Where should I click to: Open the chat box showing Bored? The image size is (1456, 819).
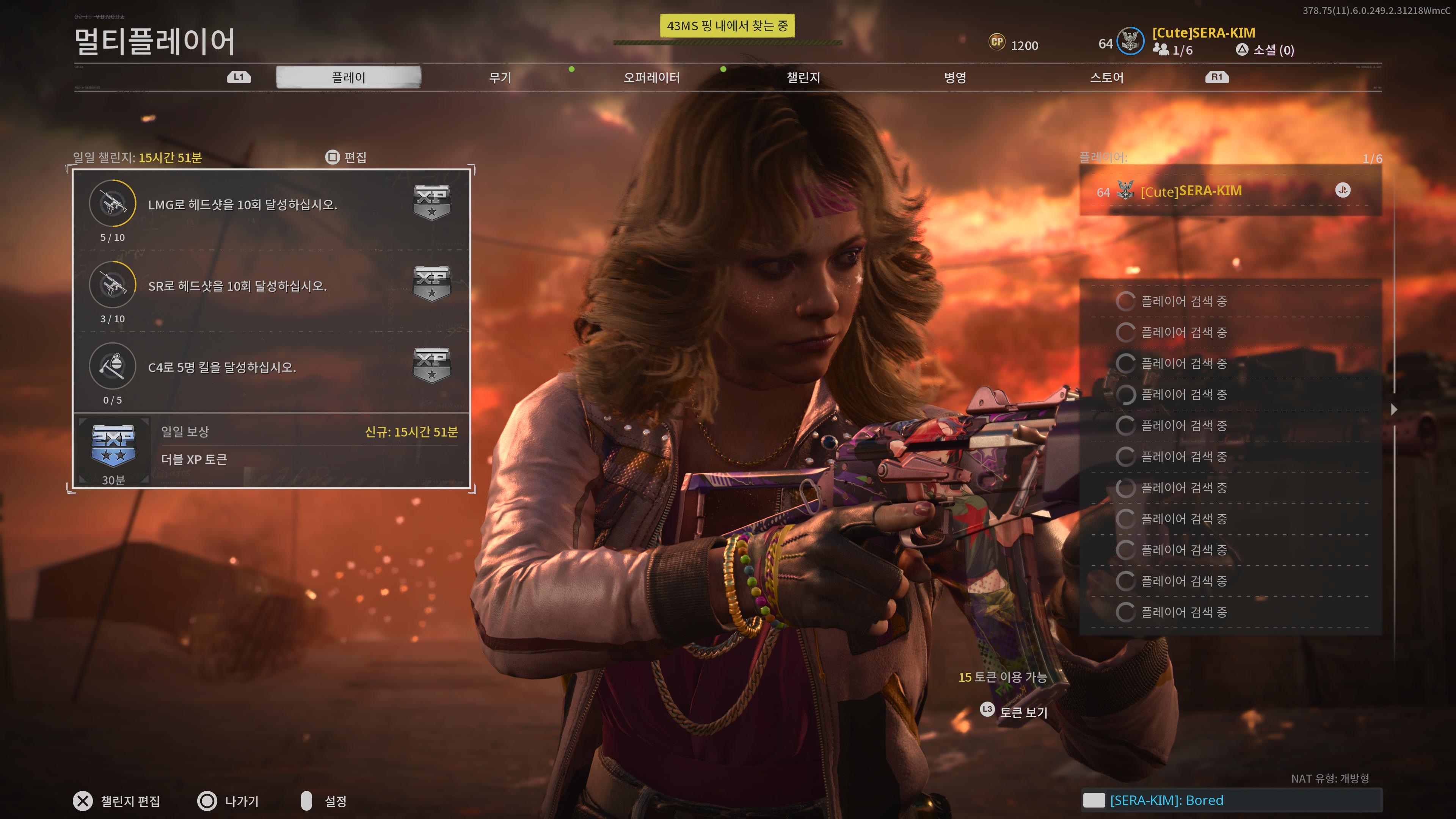pyautogui.click(x=1231, y=800)
